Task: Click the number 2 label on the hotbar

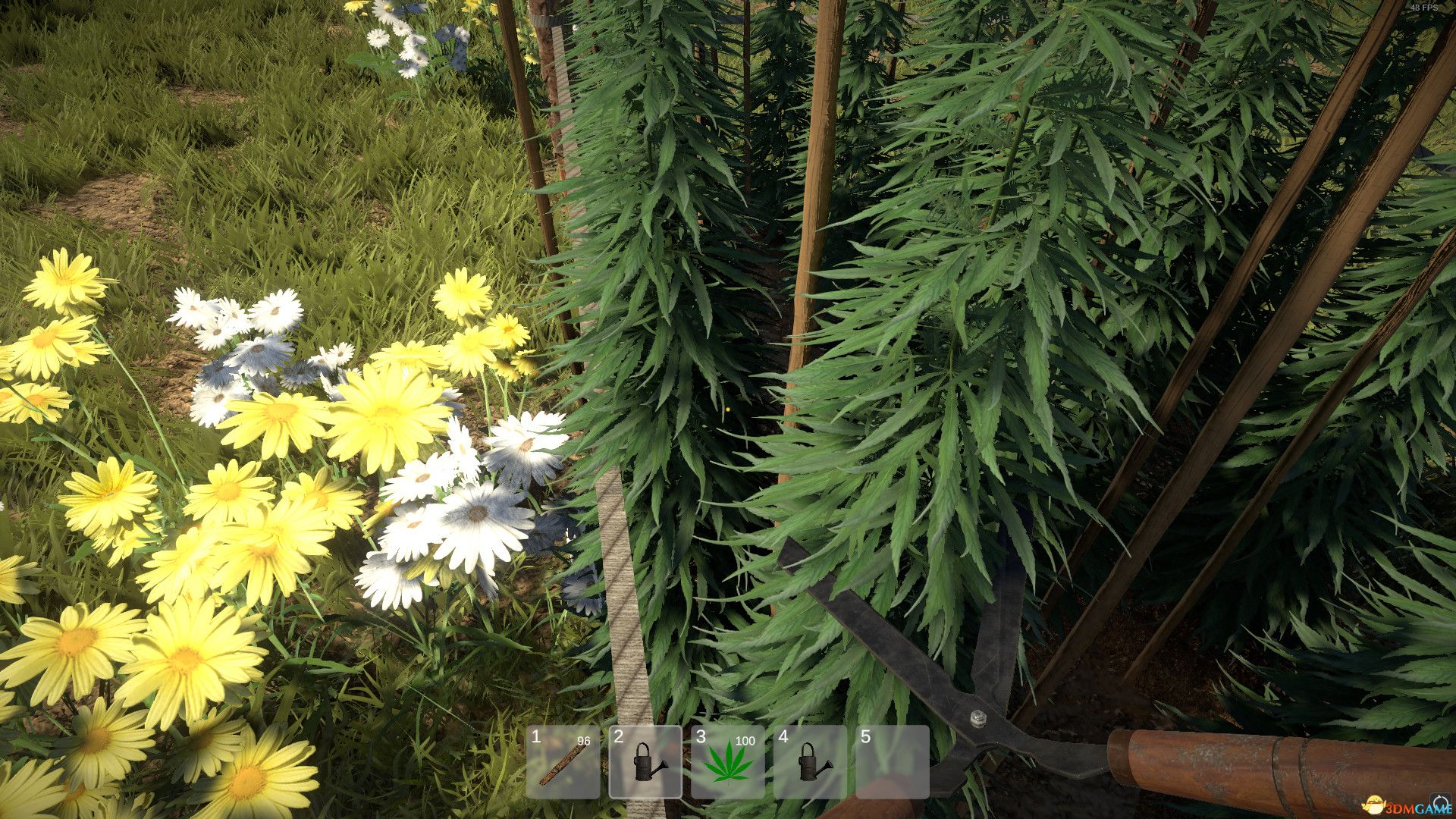Action: (618, 736)
